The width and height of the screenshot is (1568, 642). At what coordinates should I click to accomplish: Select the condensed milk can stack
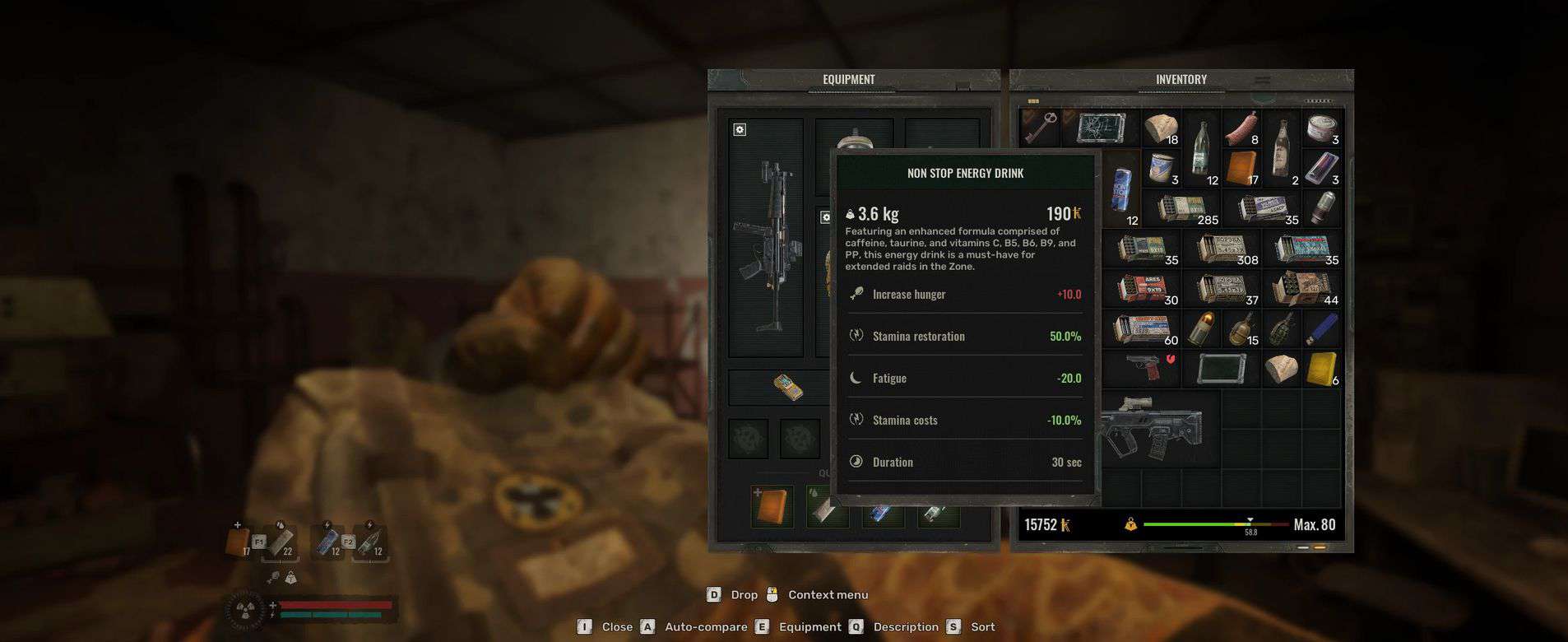(x=1160, y=169)
